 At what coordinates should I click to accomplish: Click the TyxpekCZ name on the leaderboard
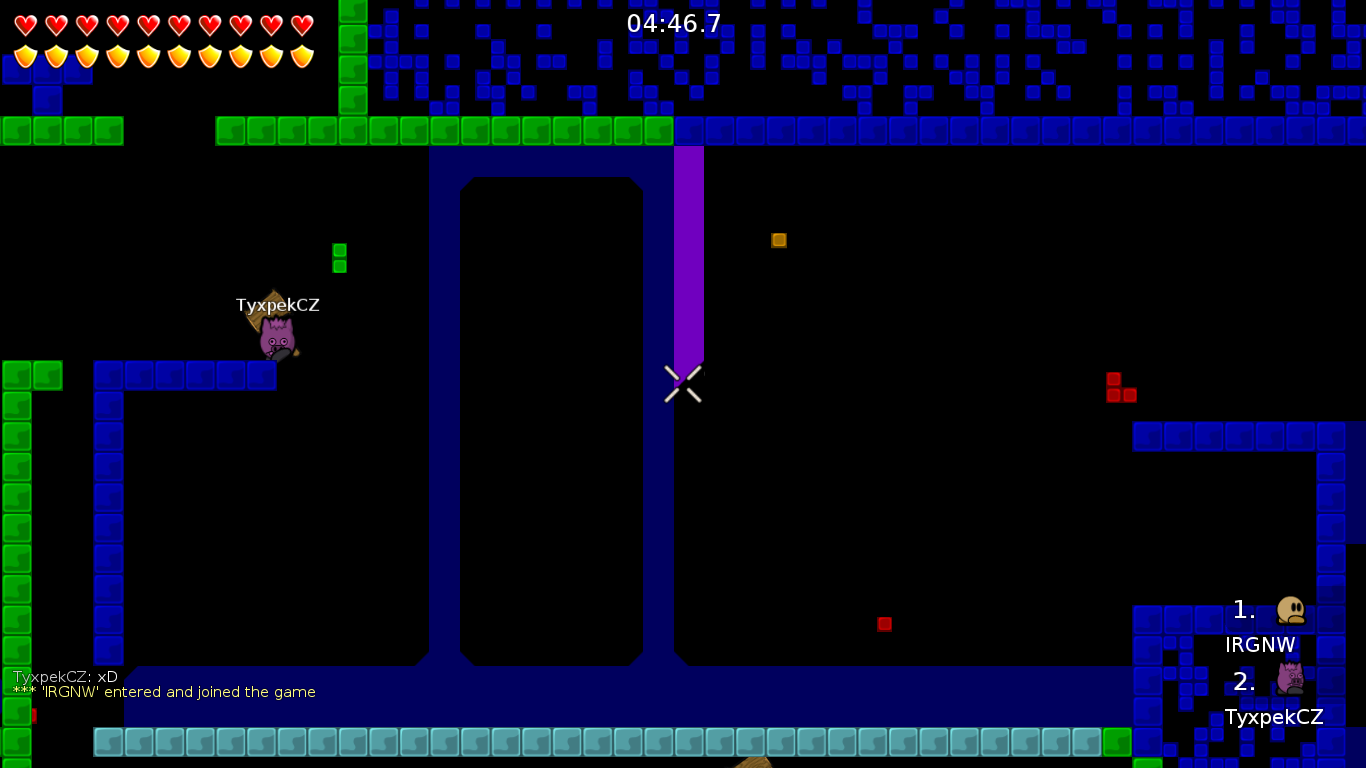(x=1274, y=717)
